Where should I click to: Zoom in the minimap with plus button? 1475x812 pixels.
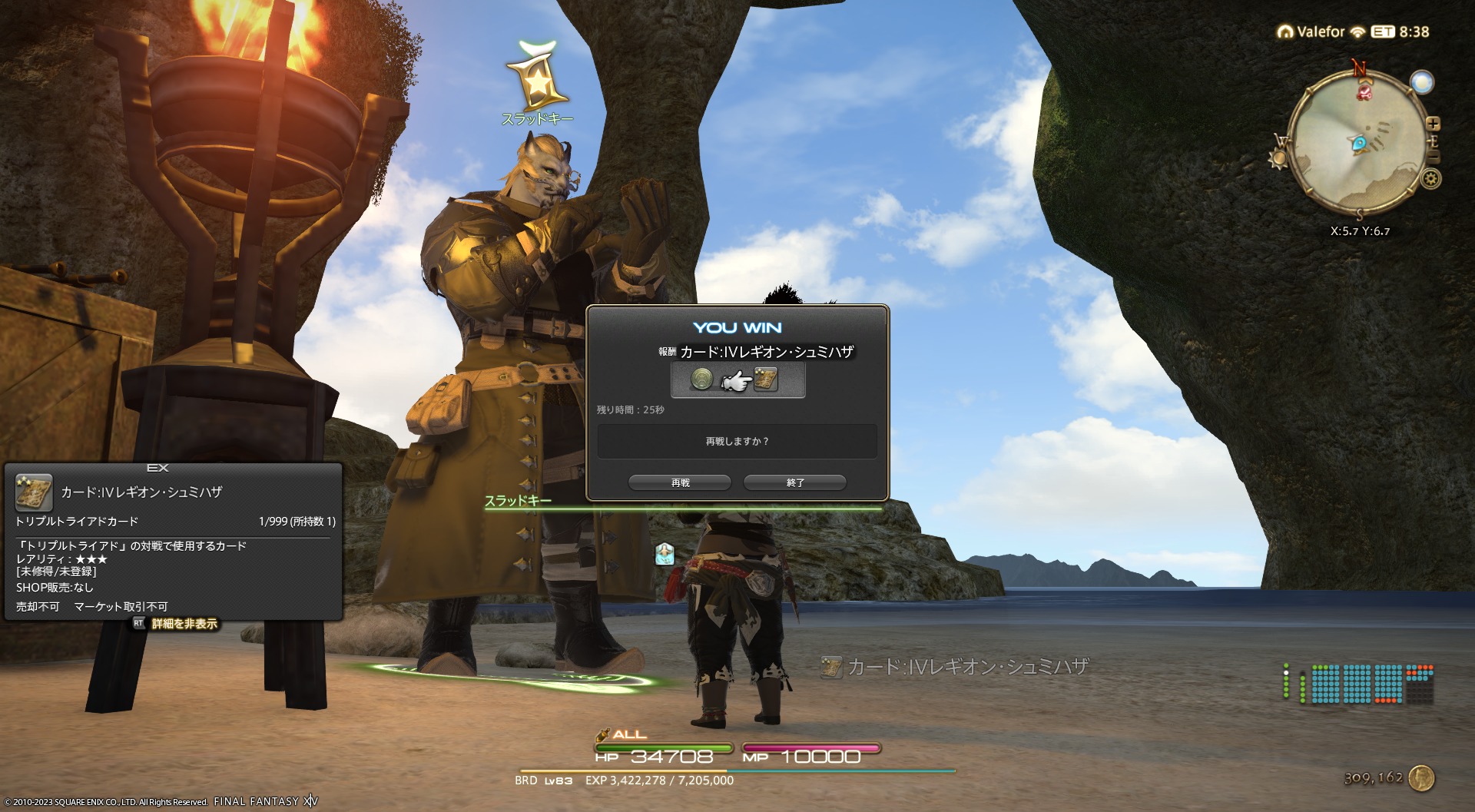click(1433, 124)
